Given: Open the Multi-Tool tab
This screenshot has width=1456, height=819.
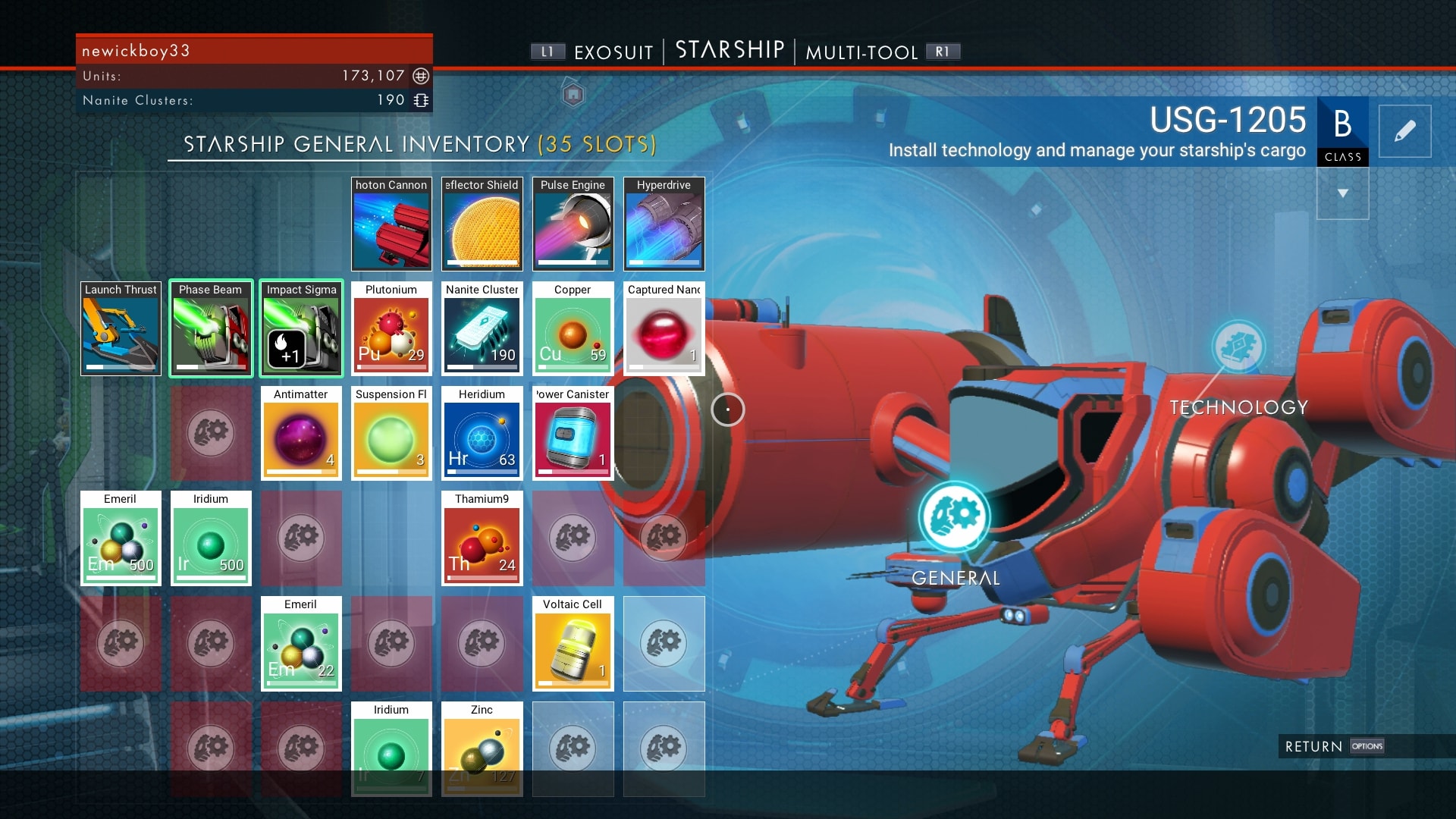Looking at the screenshot, I should 861,52.
